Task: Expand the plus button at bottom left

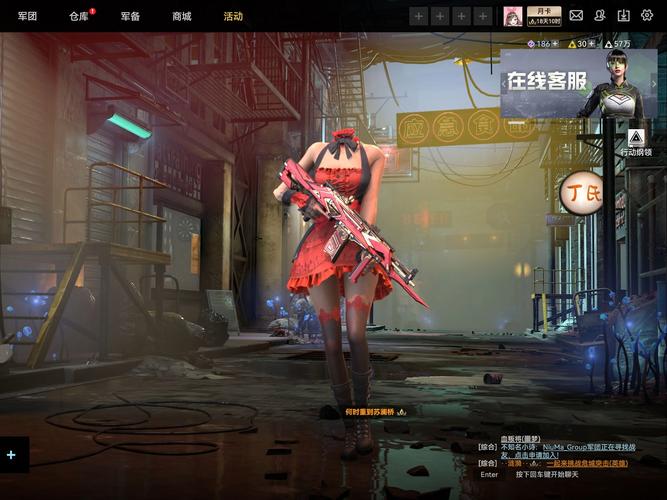Action: pyautogui.click(x=12, y=455)
